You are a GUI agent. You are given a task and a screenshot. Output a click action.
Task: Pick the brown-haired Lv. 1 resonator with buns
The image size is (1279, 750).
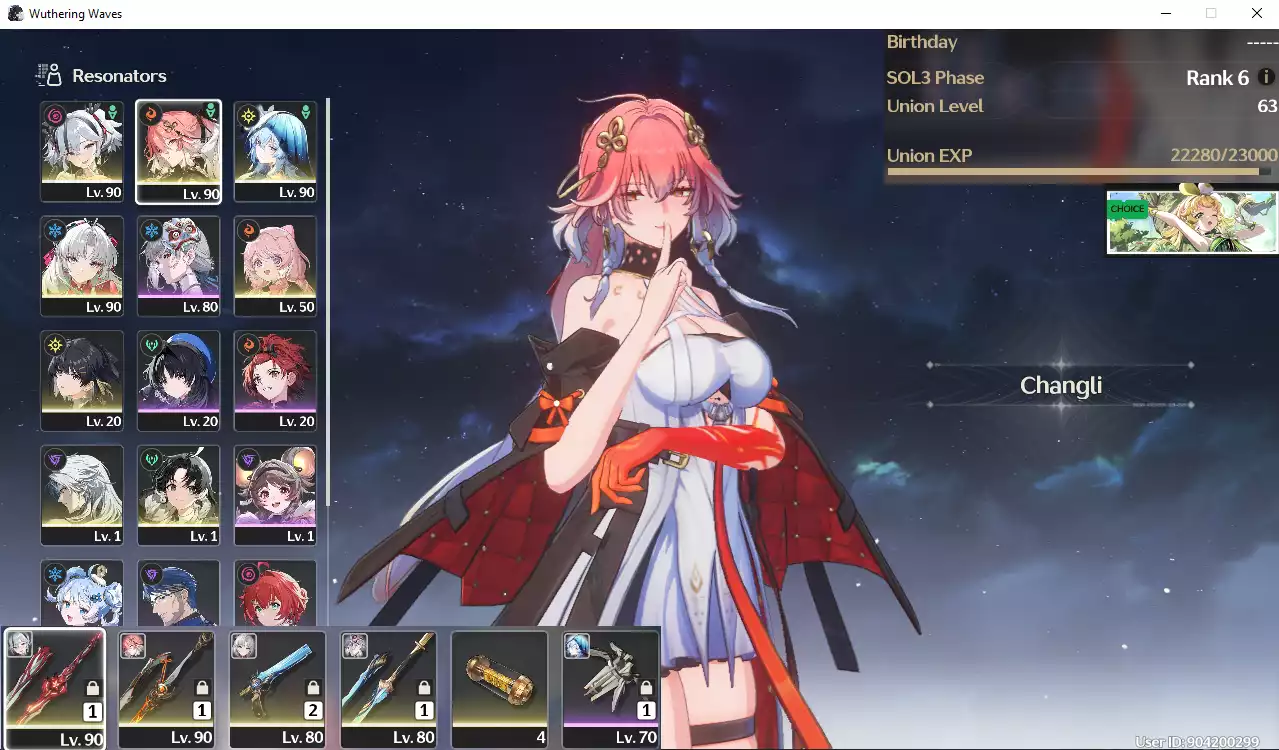click(275, 494)
